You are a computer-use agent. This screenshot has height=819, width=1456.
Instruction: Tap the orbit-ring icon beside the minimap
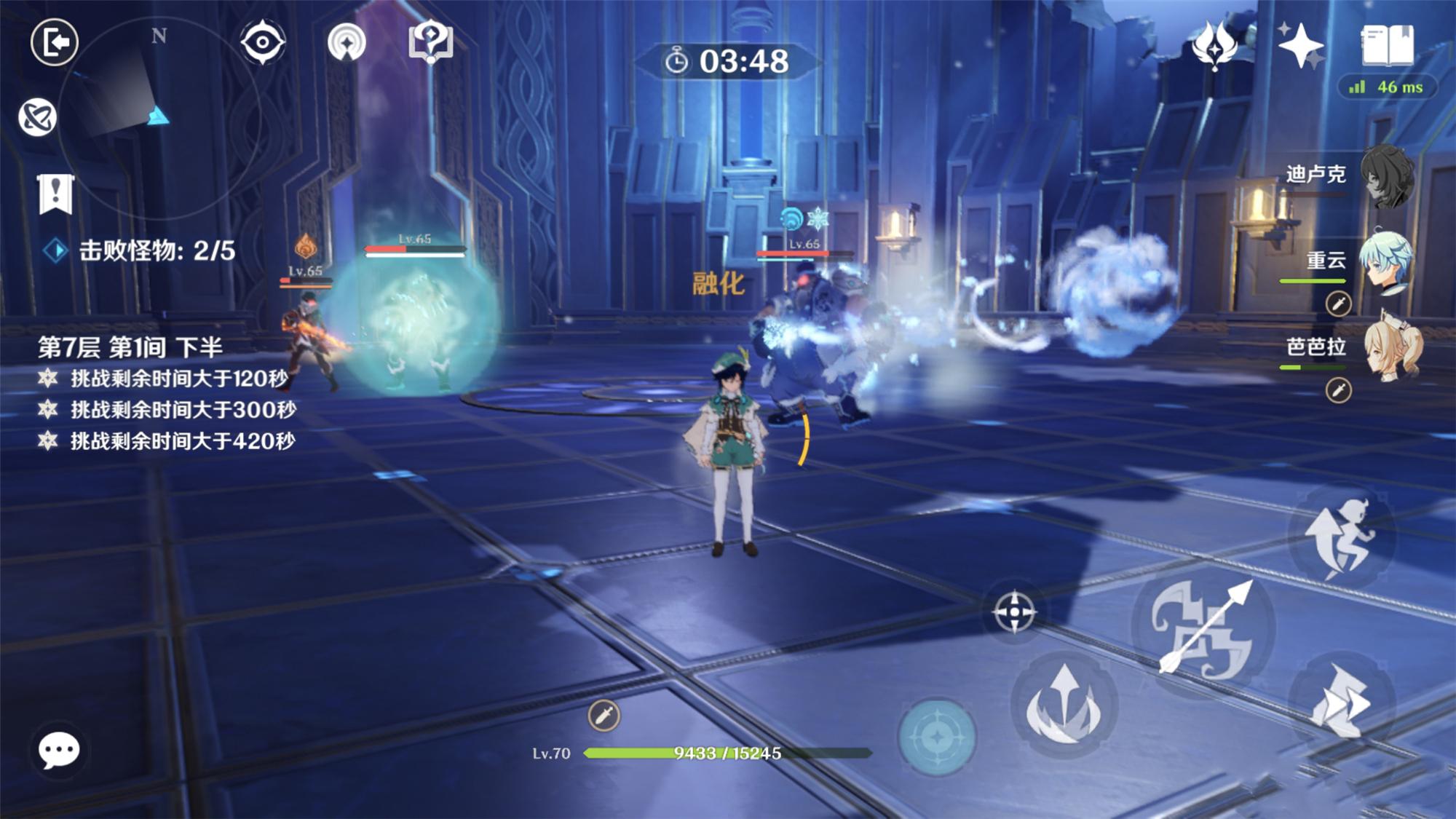[x=37, y=117]
